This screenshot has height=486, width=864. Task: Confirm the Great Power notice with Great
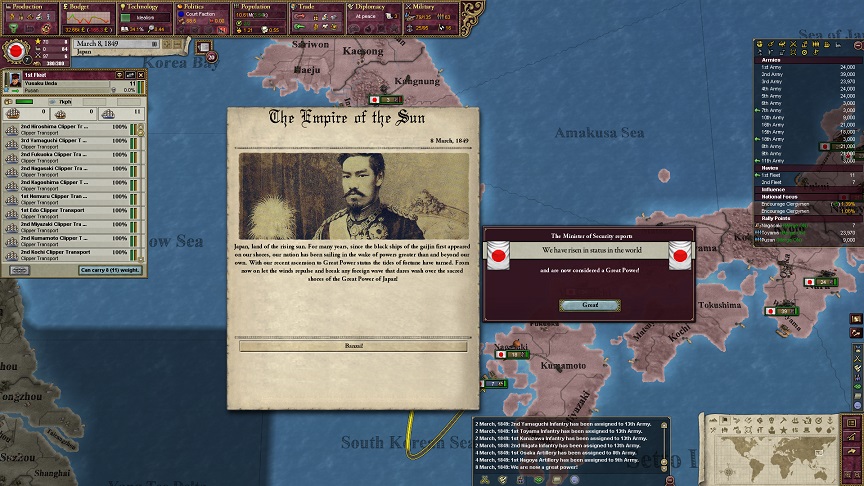coord(590,305)
